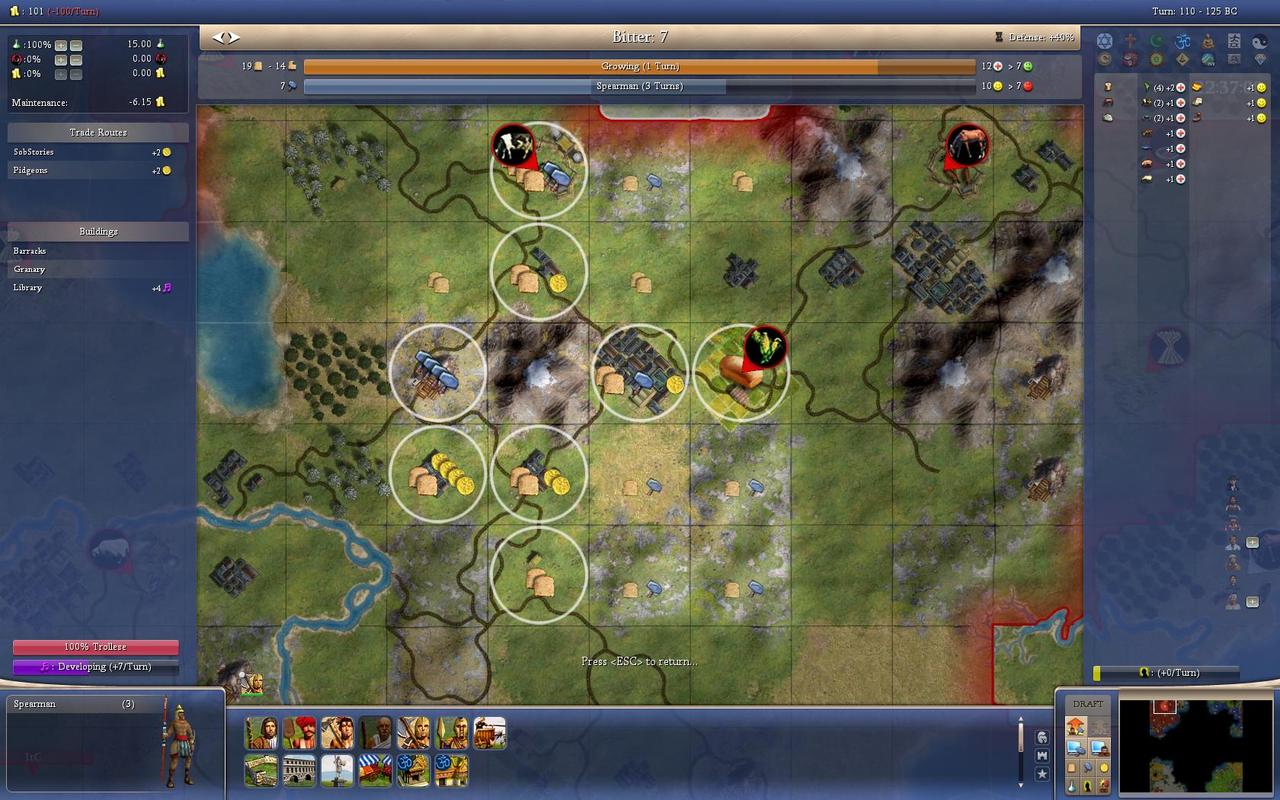Toggle emphasize research beaker button

tap(1070, 786)
